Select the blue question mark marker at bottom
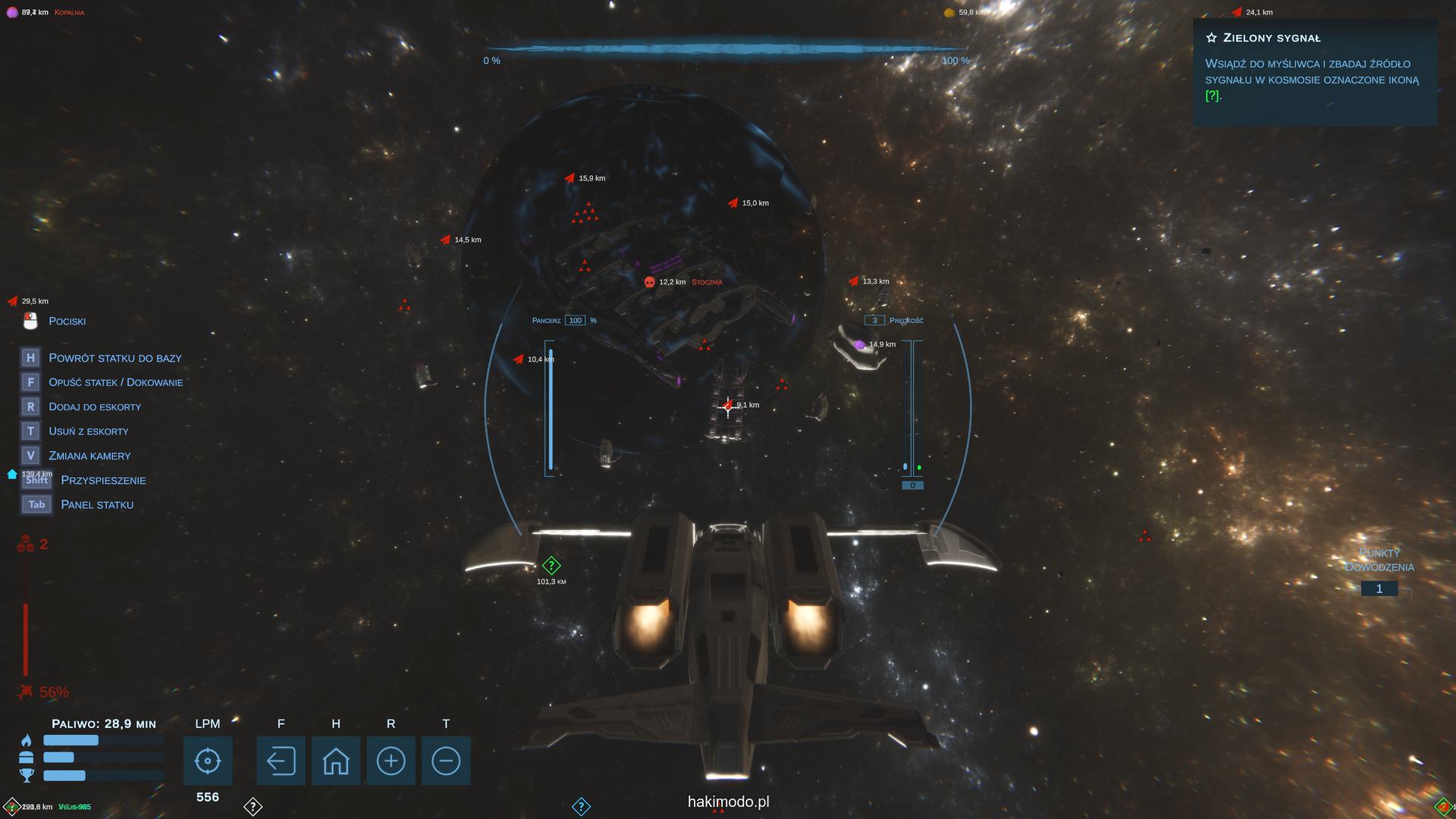Screen dimensions: 1456x819 coord(581,806)
